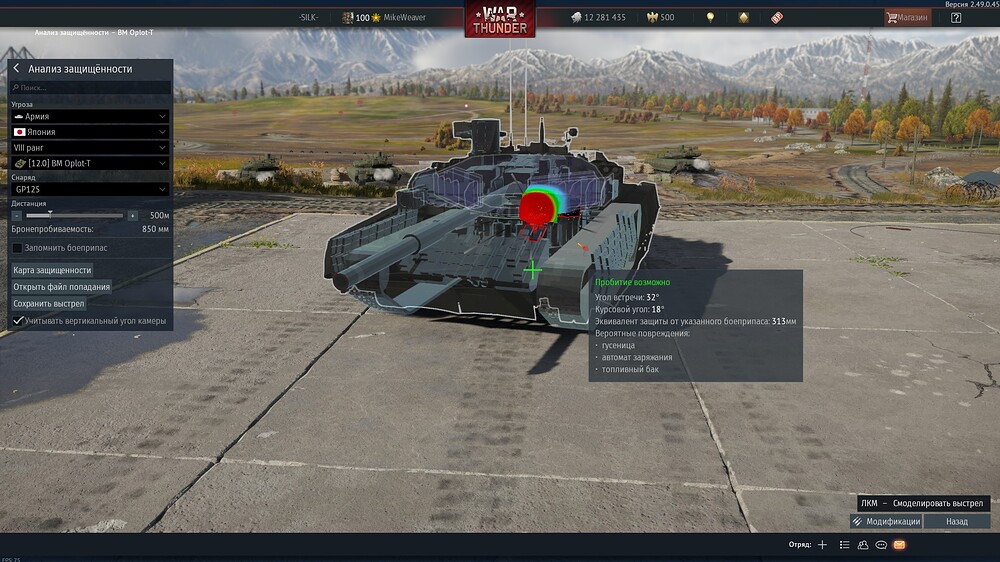Open the Магазин shop

pyautogui.click(x=907, y=17)
